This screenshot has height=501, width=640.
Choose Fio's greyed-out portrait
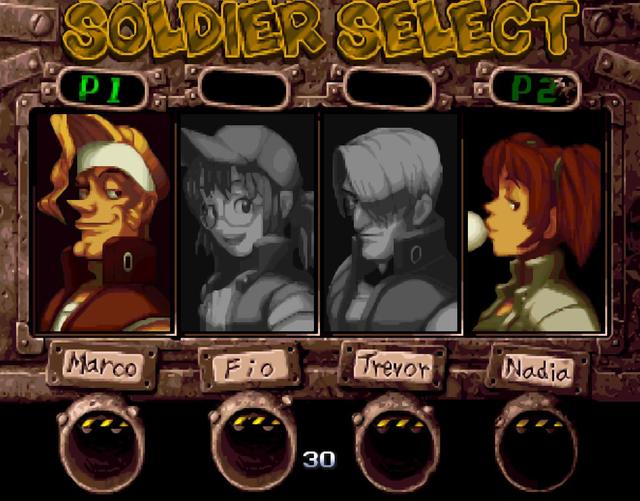[x=247, y=223]
